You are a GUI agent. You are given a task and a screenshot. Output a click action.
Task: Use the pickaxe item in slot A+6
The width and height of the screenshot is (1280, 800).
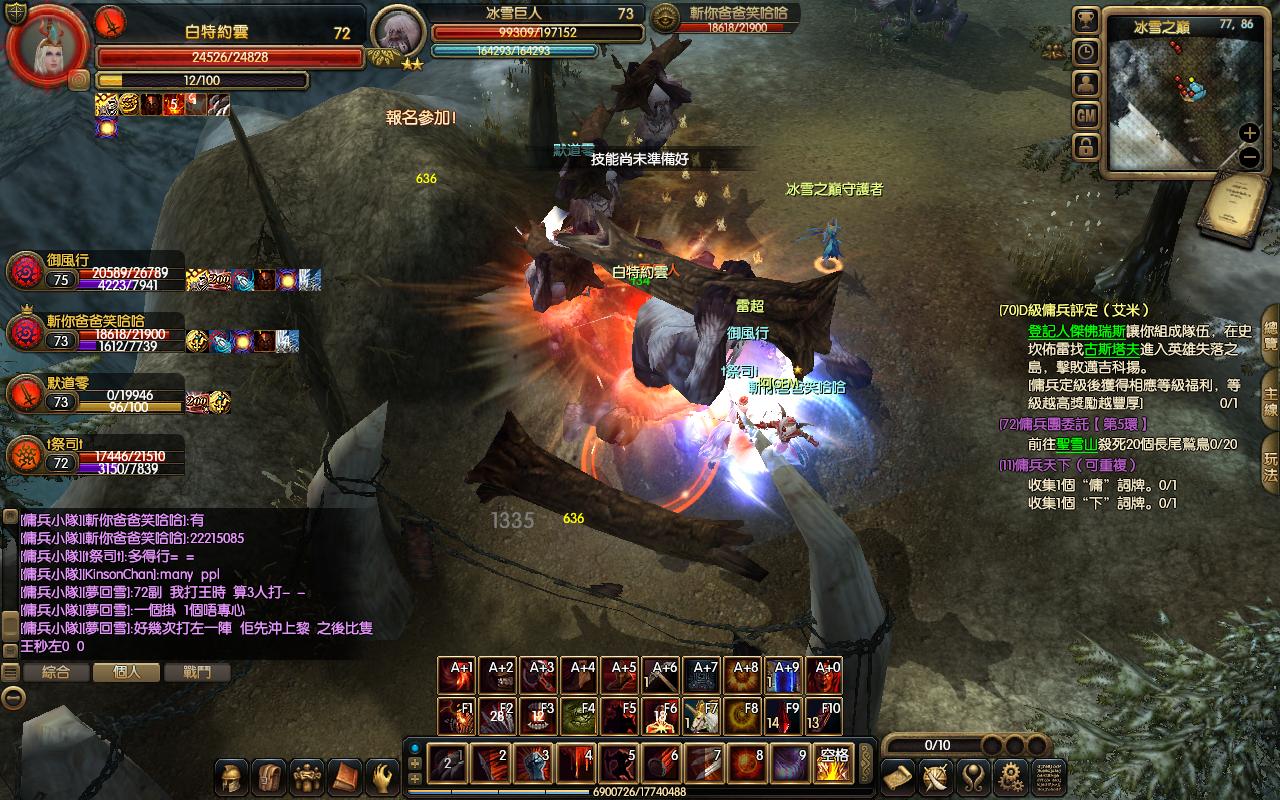point(661,676)
